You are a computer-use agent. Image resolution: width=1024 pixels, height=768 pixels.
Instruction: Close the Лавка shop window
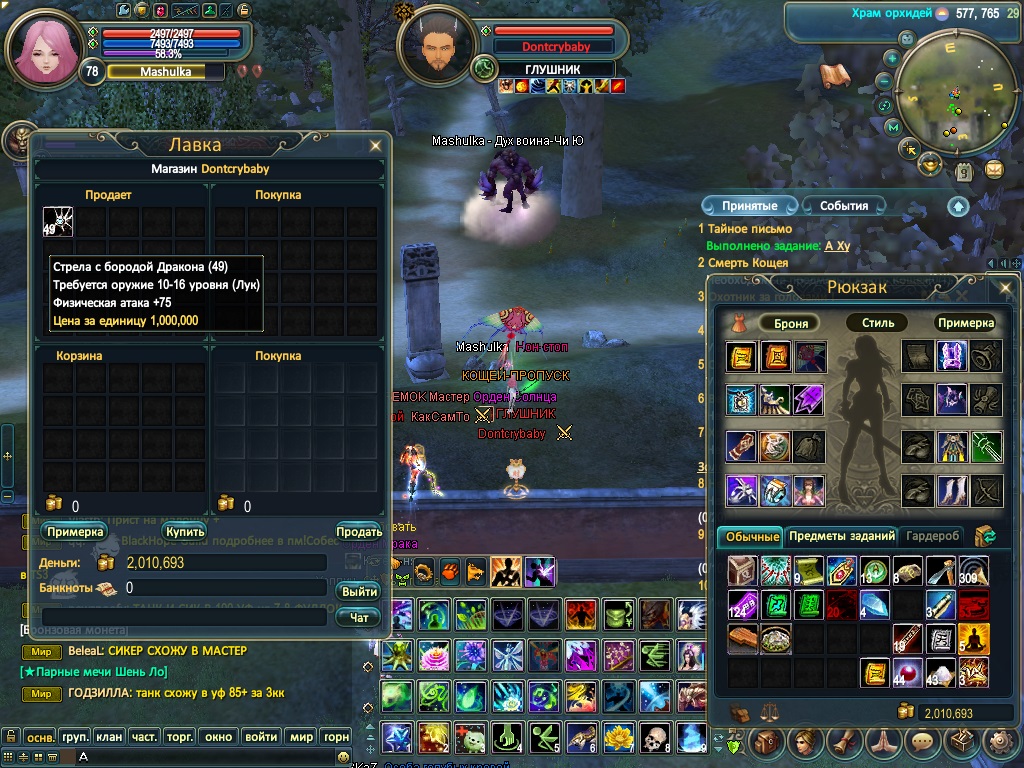pos(375,146)
